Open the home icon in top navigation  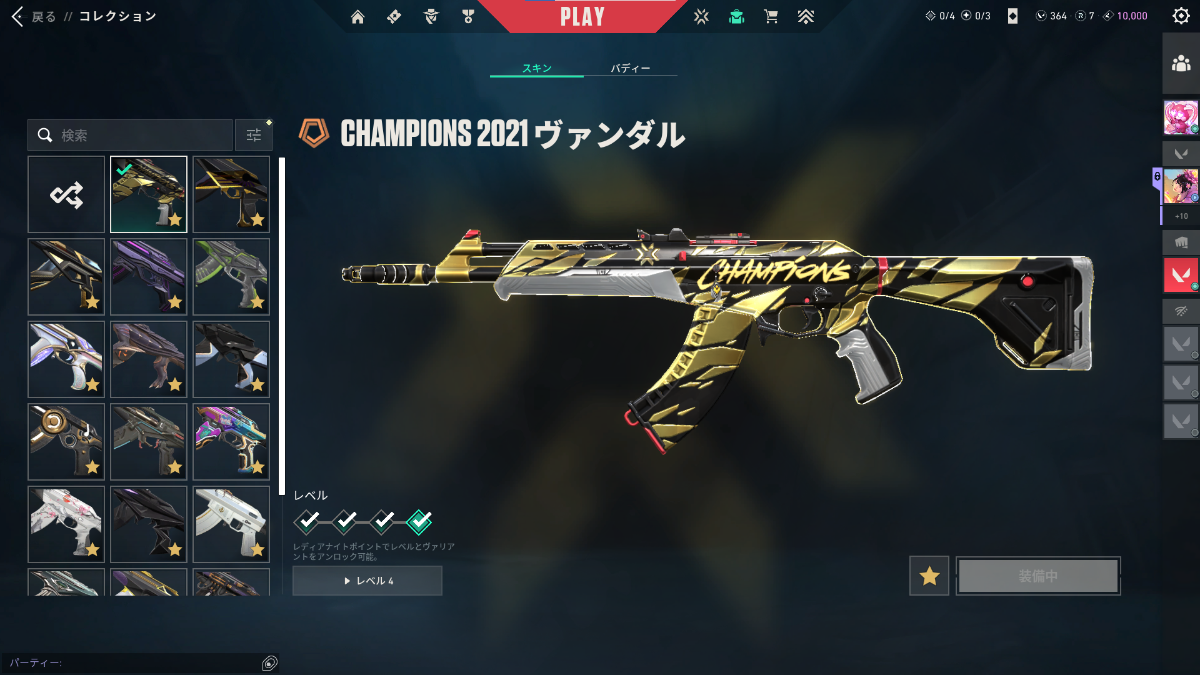[x=358, y=16]
